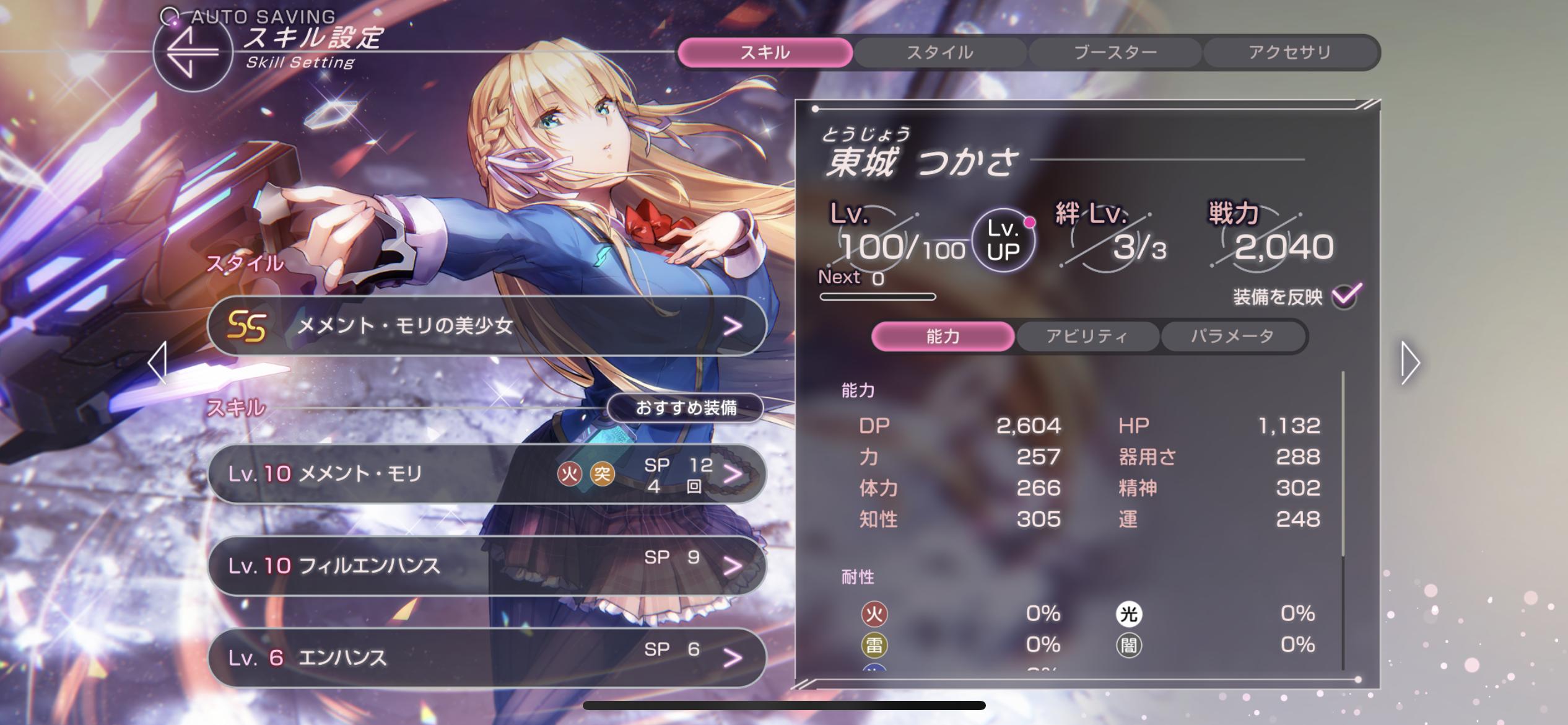This screenshot has height=725, width=1568.
Task: Tap the おすすめ装備 button
Action: coord(686,408)
